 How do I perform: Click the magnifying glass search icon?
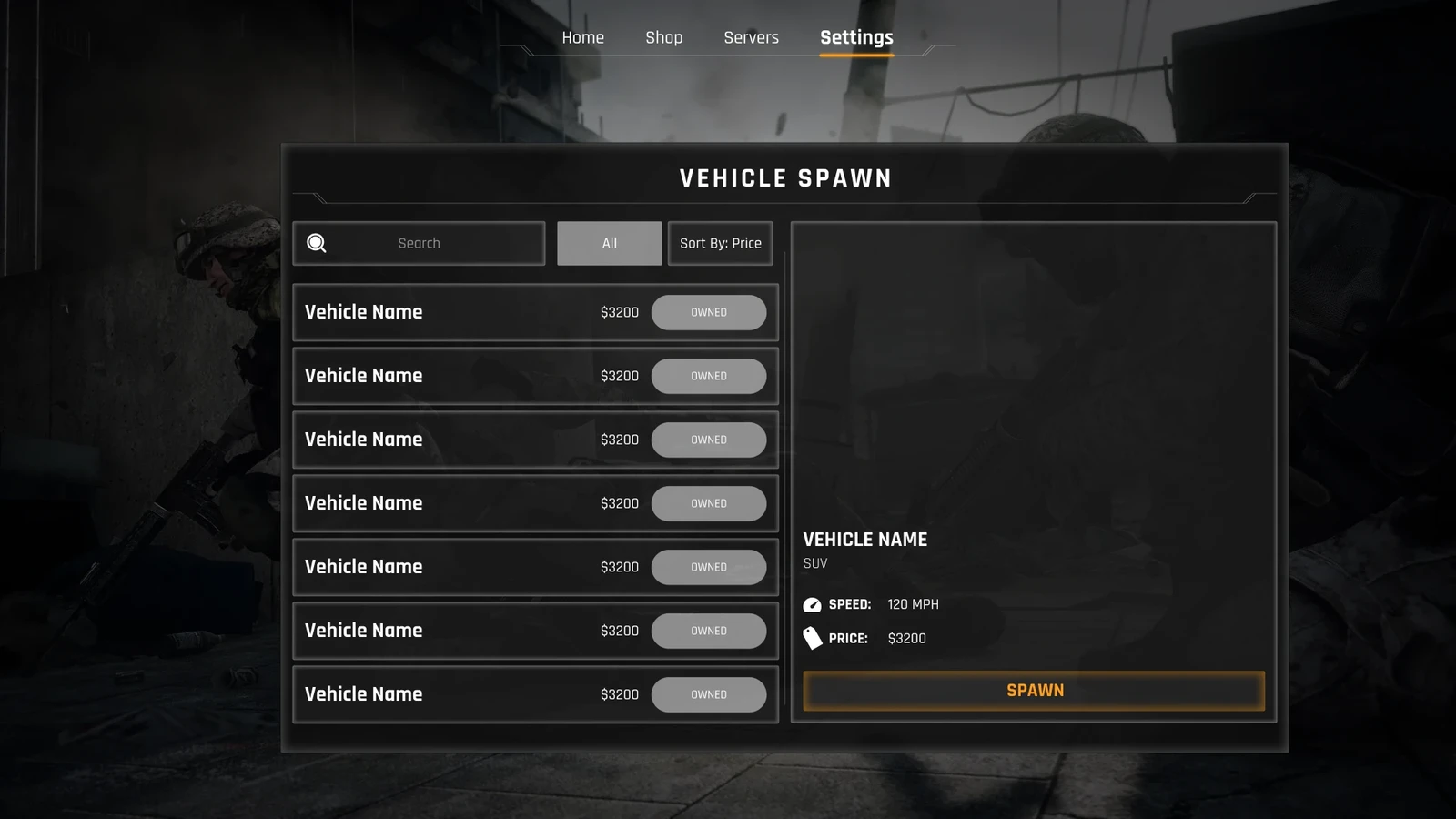click(x=317, y=243)
